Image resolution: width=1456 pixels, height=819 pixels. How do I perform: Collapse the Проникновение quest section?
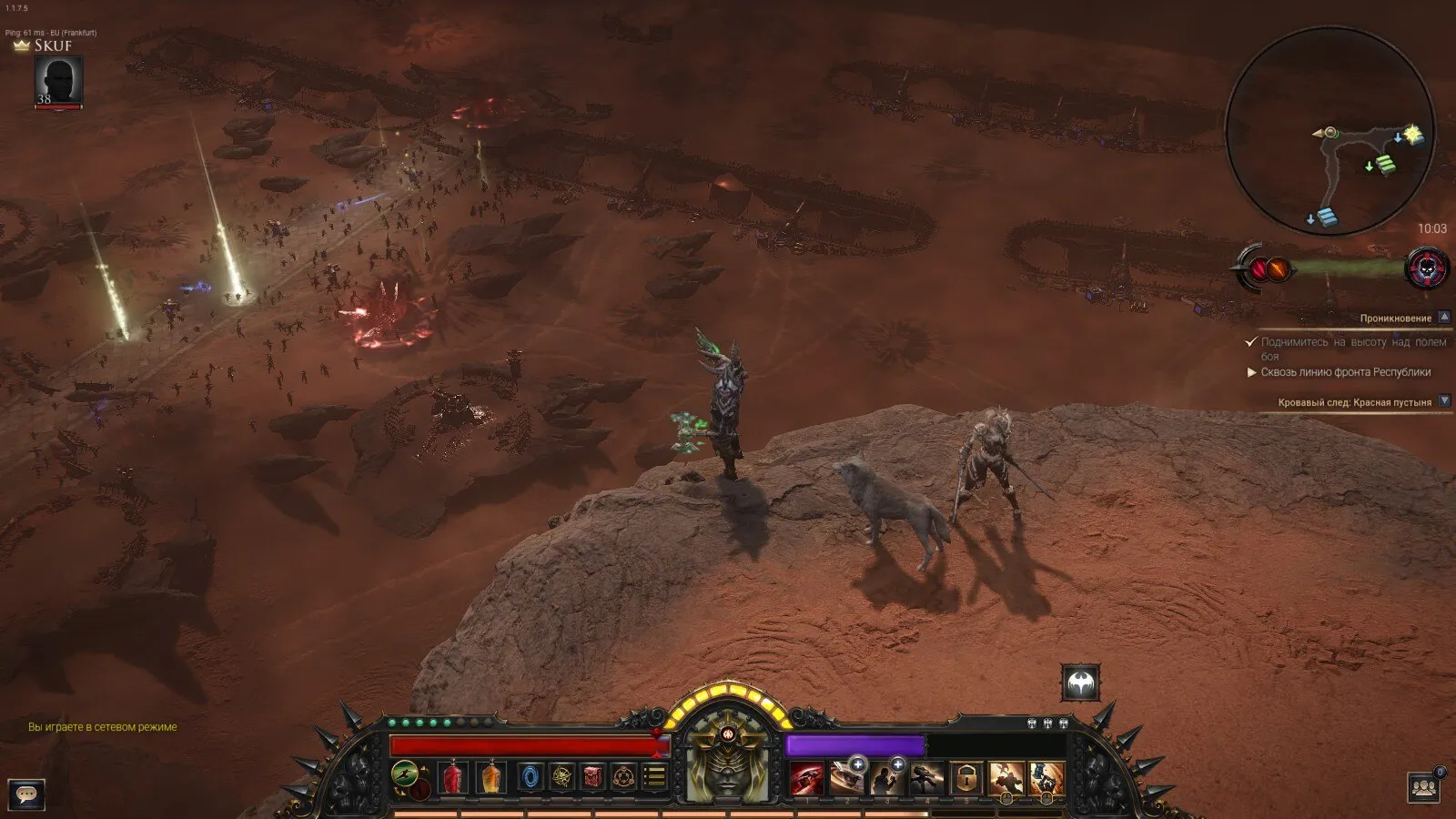pyautogui.click(x=1444, y=318)
